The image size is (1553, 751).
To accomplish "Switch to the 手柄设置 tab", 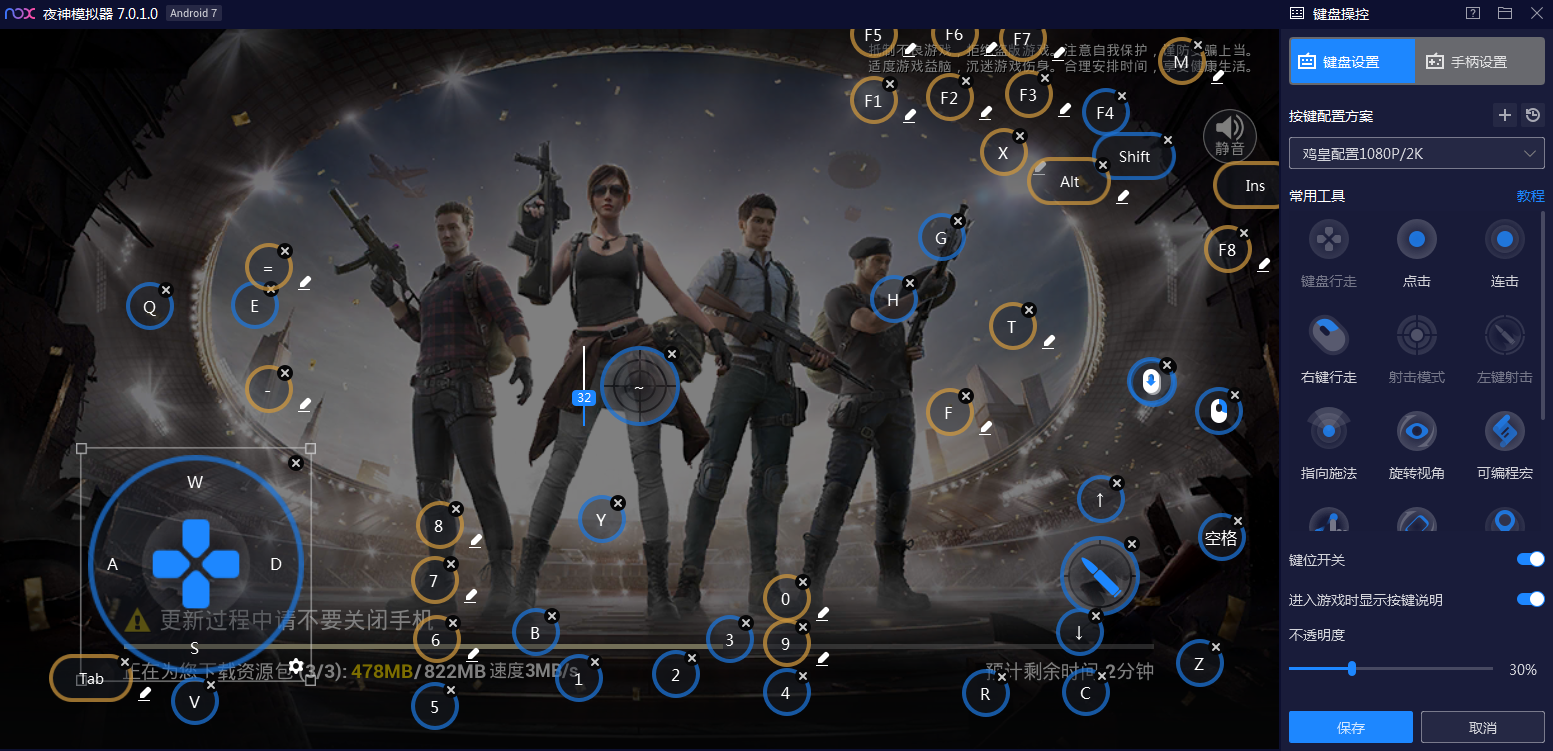I will [1479, 61].
